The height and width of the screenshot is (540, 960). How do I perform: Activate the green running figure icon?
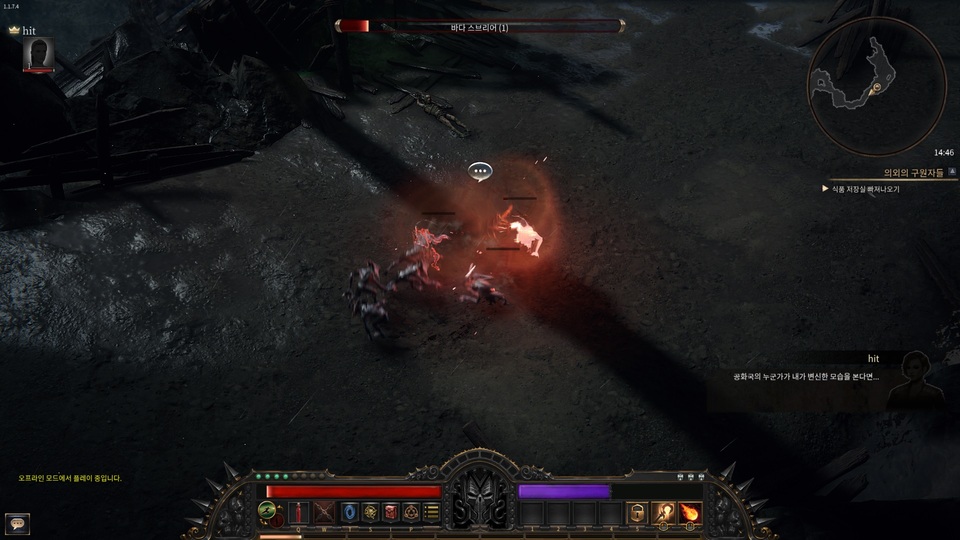(268, 509)
